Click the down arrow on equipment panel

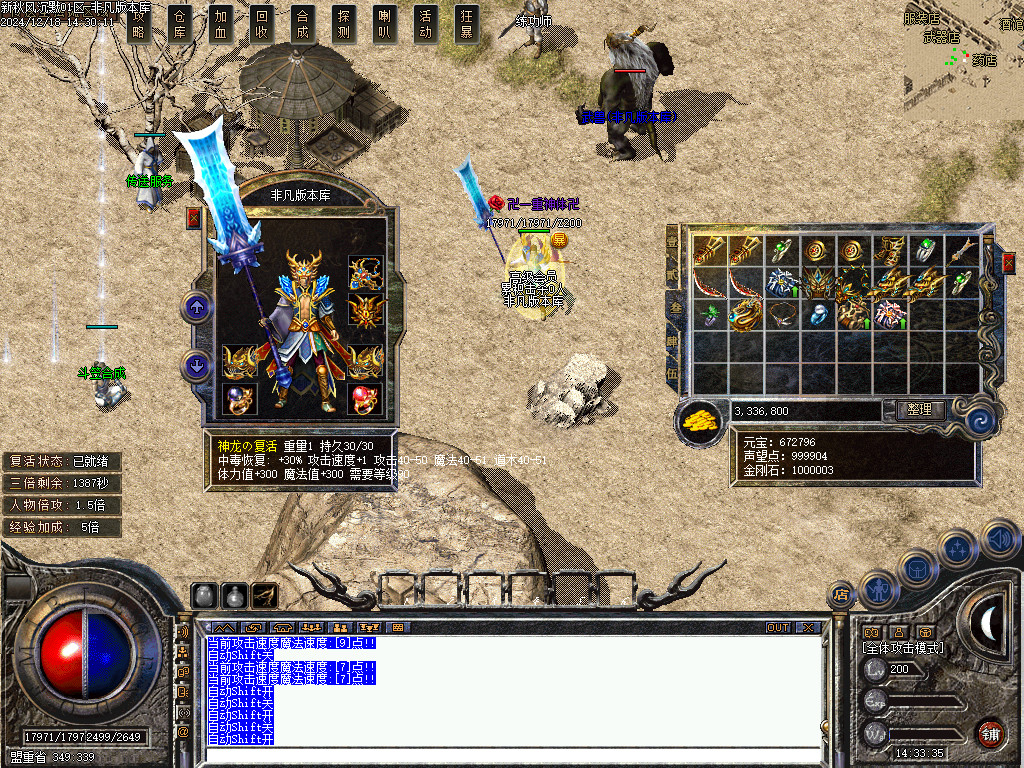(197, 366)
